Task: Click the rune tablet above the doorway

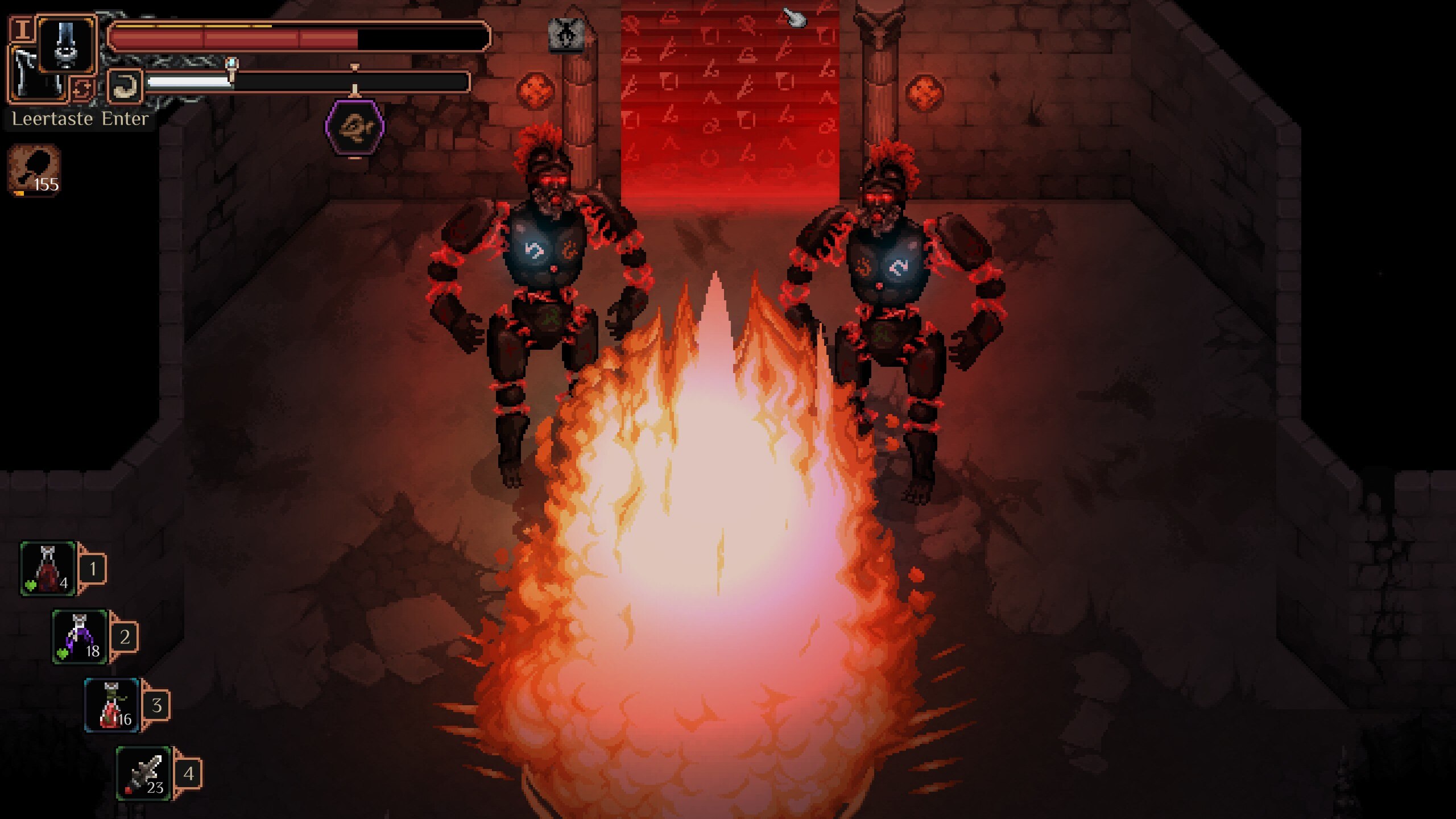Action: [568, 33]
